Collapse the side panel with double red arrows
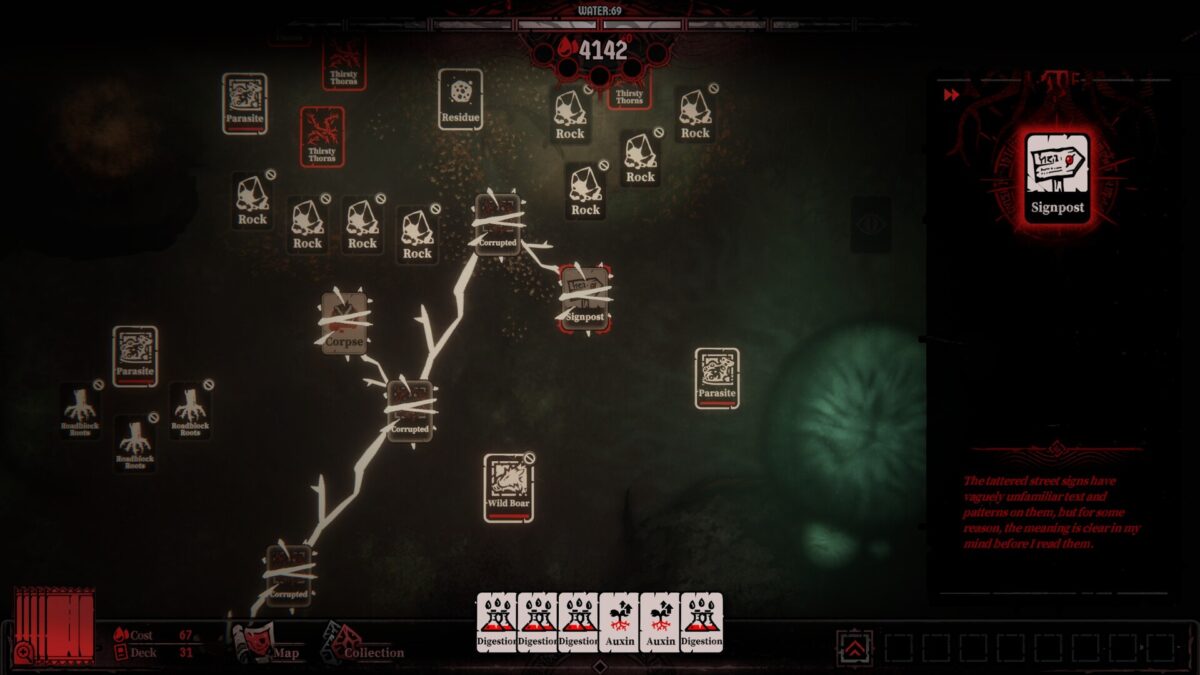Image resolution: width=1200 pixels, height=675 pixels. click(x=951, y=95)
